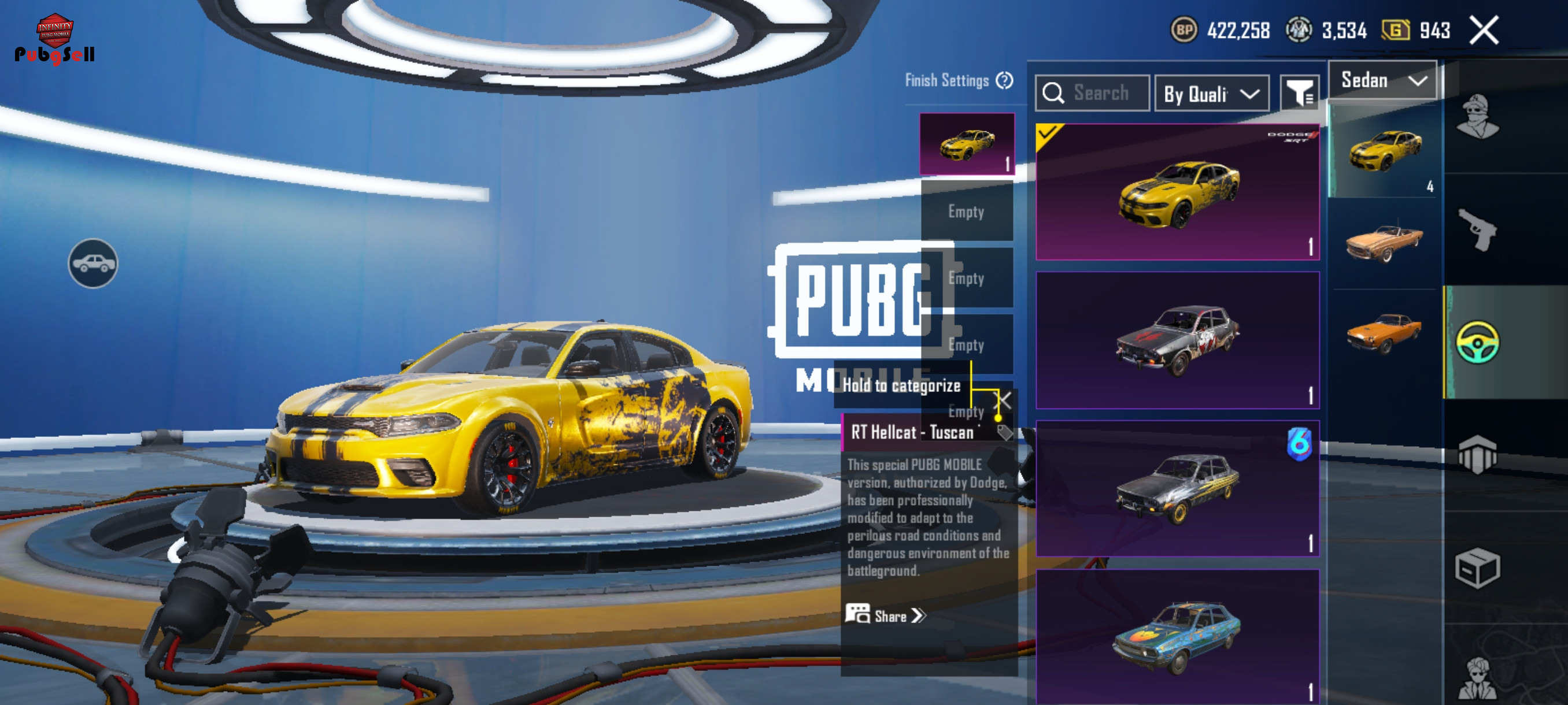Open the Sedan vehicle type dropdown
This screenshot has height=705, width=1568.
click(1382, 81)
